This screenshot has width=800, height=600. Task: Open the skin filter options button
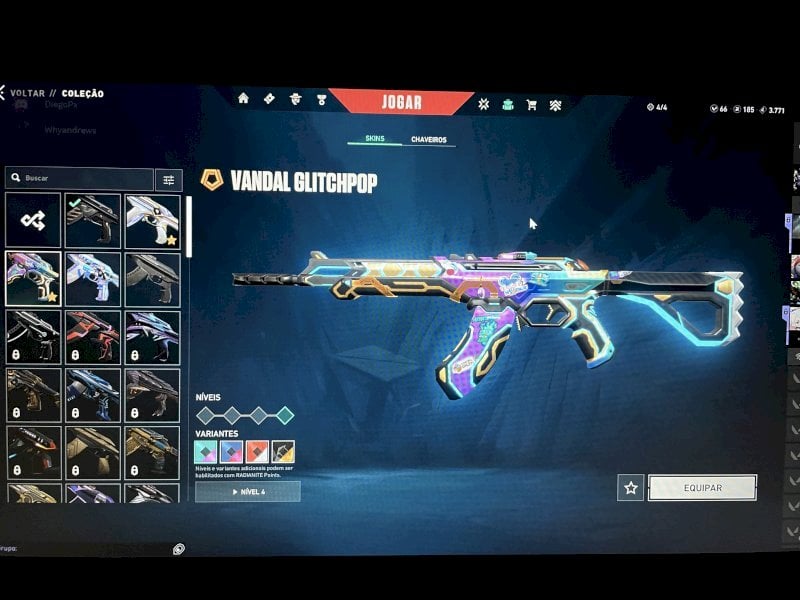coord(168,180)
